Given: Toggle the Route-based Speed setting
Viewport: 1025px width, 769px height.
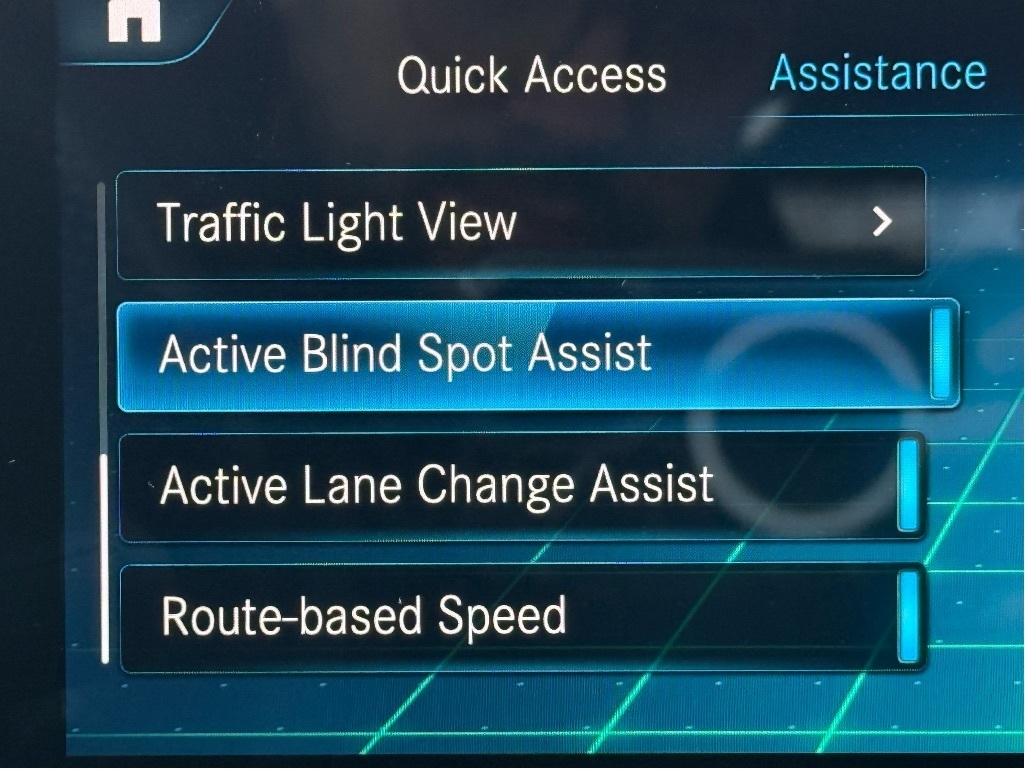Looking at the screenshot, I should point(908,617).
